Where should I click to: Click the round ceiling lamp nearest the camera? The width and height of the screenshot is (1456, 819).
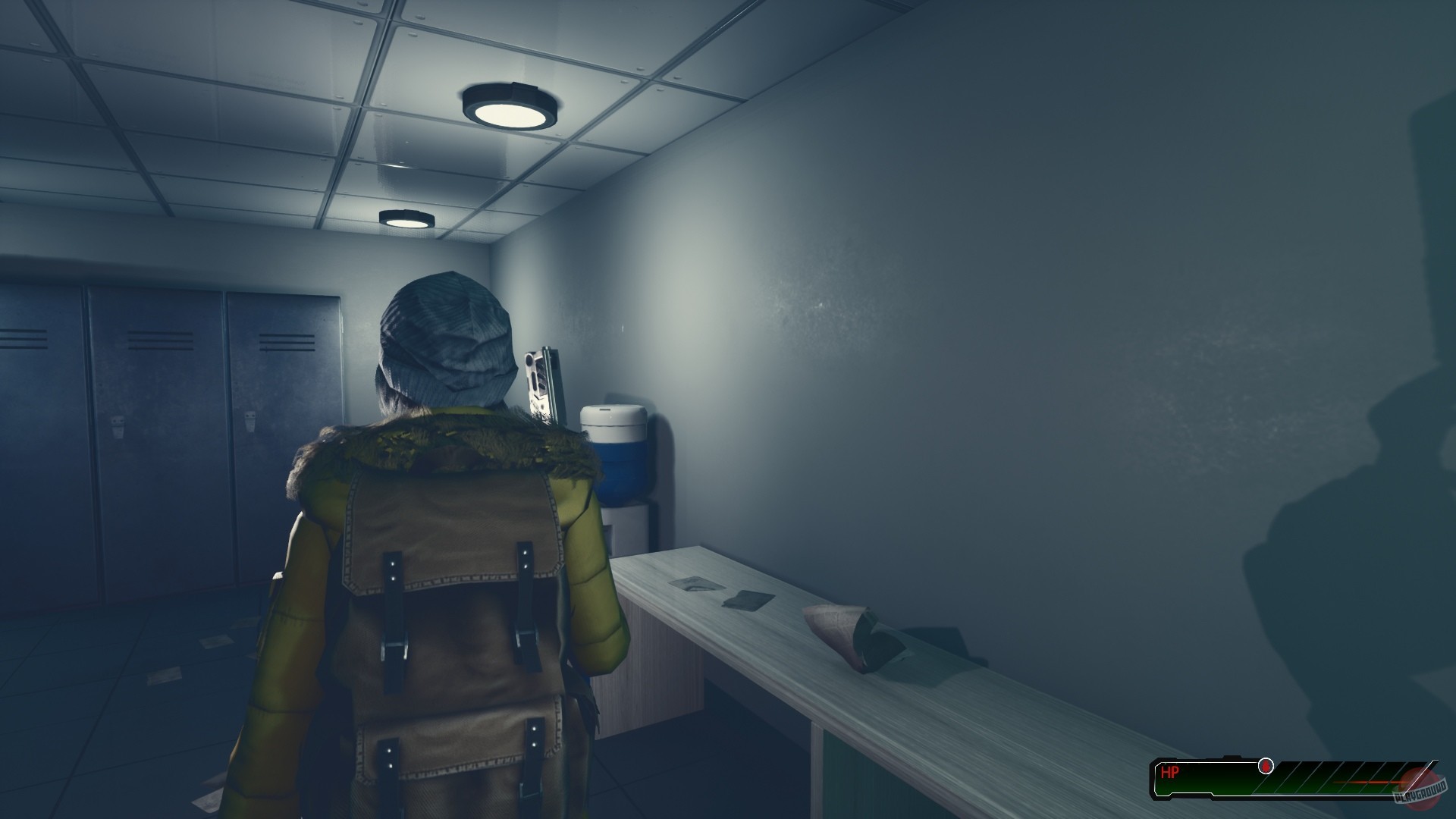pyautogui.click(x=508, y=104)
